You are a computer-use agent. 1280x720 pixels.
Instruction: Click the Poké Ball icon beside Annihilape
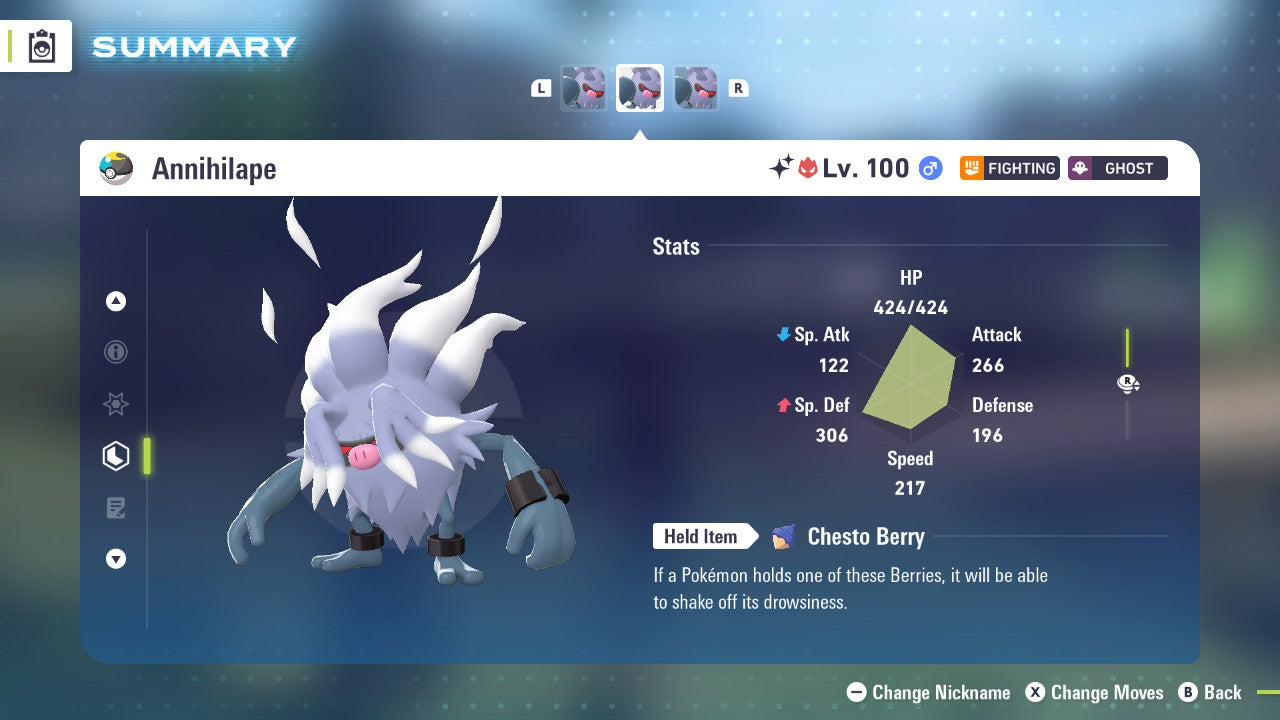tap(116, 168)
